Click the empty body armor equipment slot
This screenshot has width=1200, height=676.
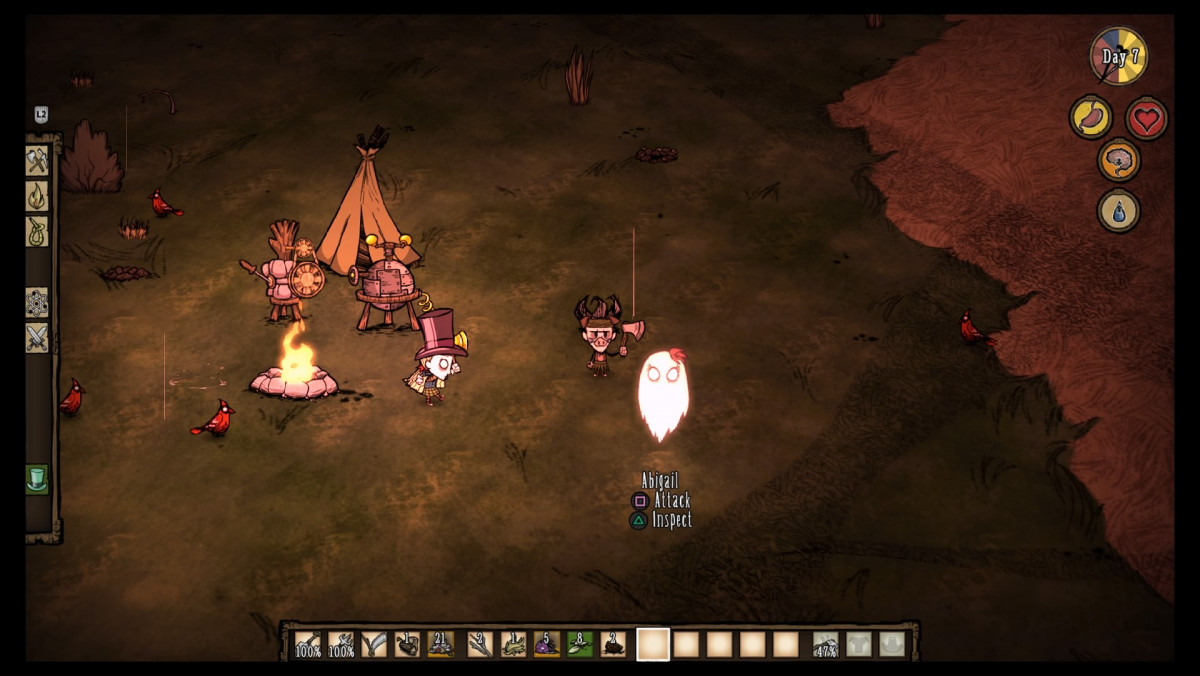point(859,644)
